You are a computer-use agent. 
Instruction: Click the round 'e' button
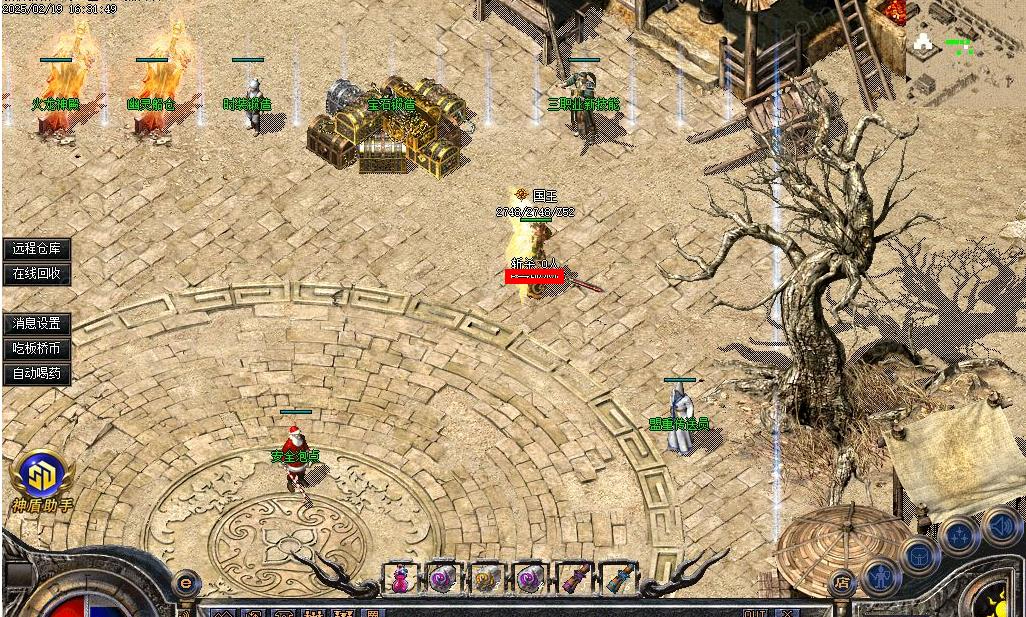point(185,582)
